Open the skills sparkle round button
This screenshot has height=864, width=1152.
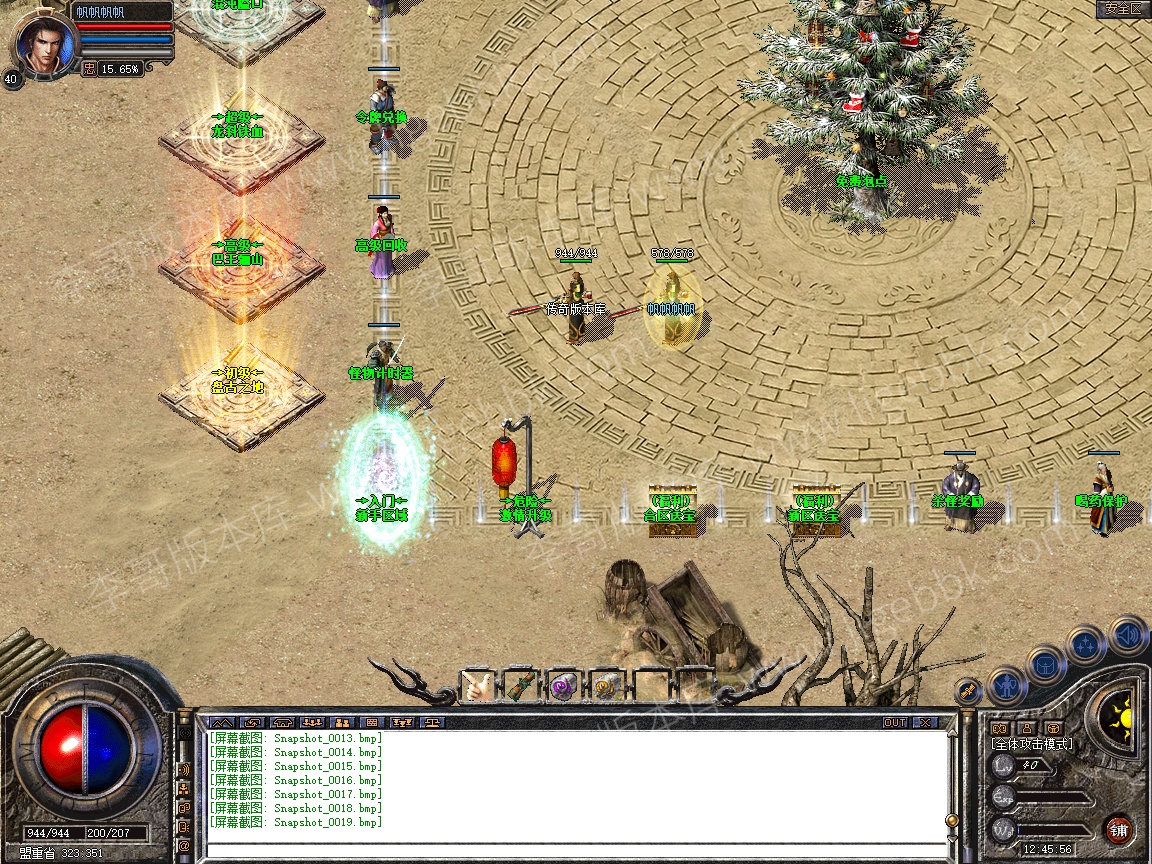[x=1086, y=644]
